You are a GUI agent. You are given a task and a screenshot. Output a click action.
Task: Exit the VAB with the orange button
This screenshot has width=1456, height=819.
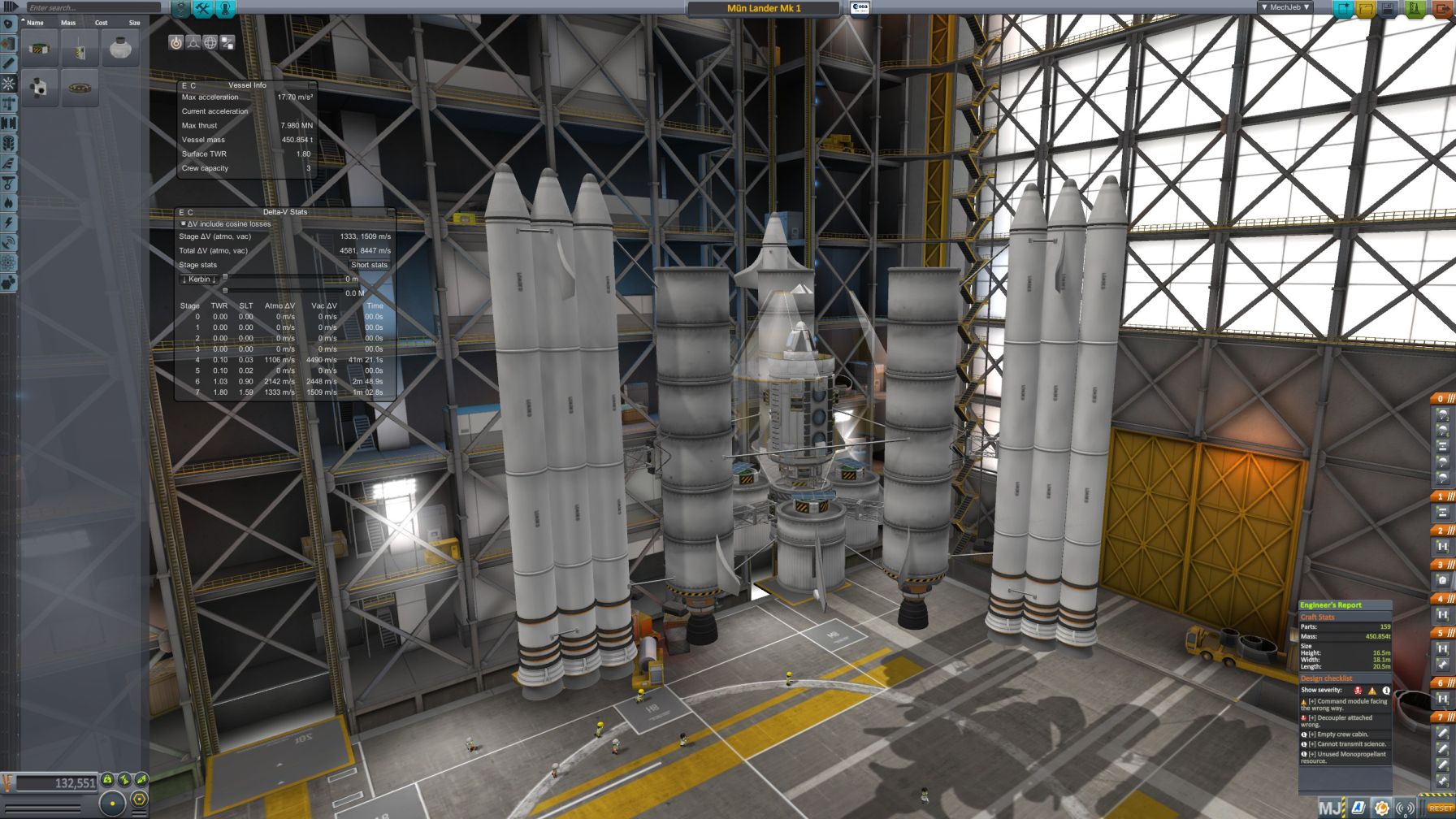tap(1442, 9)
